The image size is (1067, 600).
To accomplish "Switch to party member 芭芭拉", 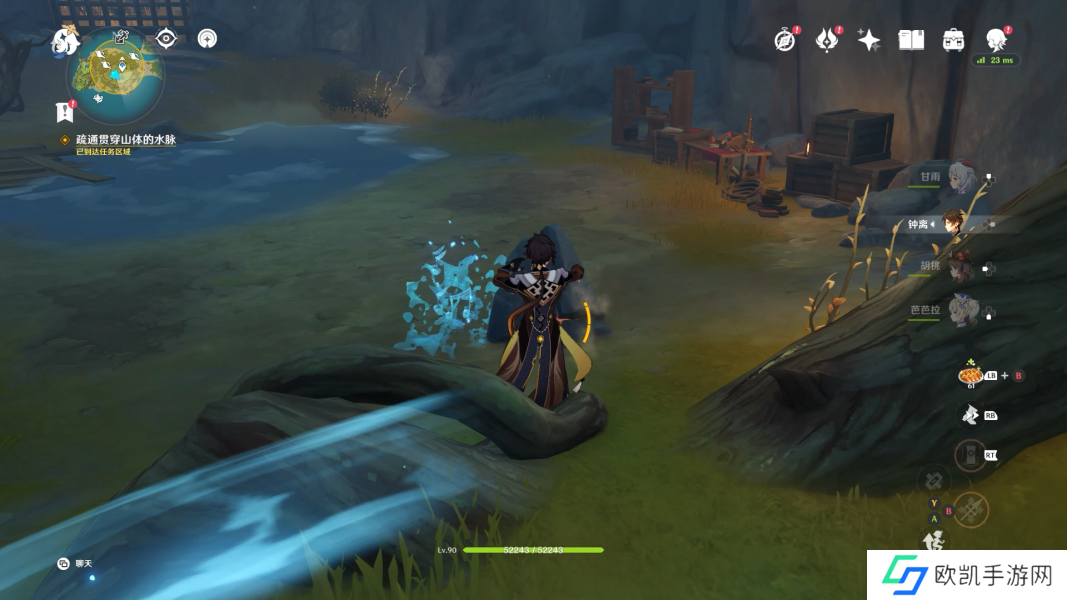I will point(960,311).
